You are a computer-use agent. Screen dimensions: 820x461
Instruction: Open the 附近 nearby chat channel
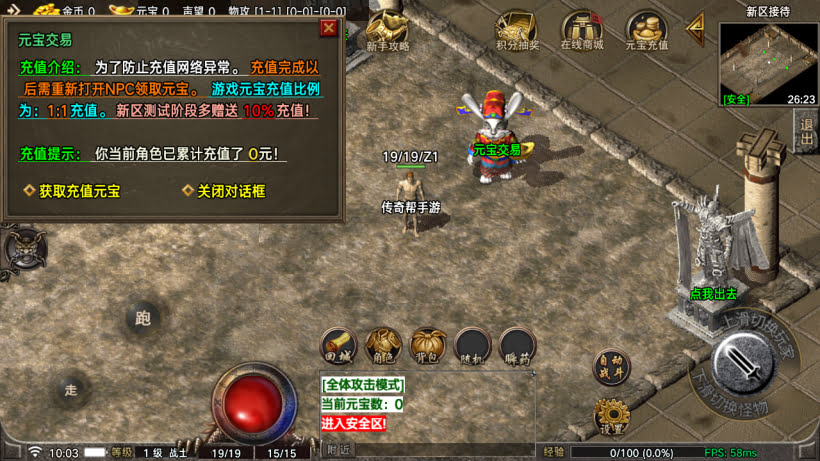click(x=339, y=451)
